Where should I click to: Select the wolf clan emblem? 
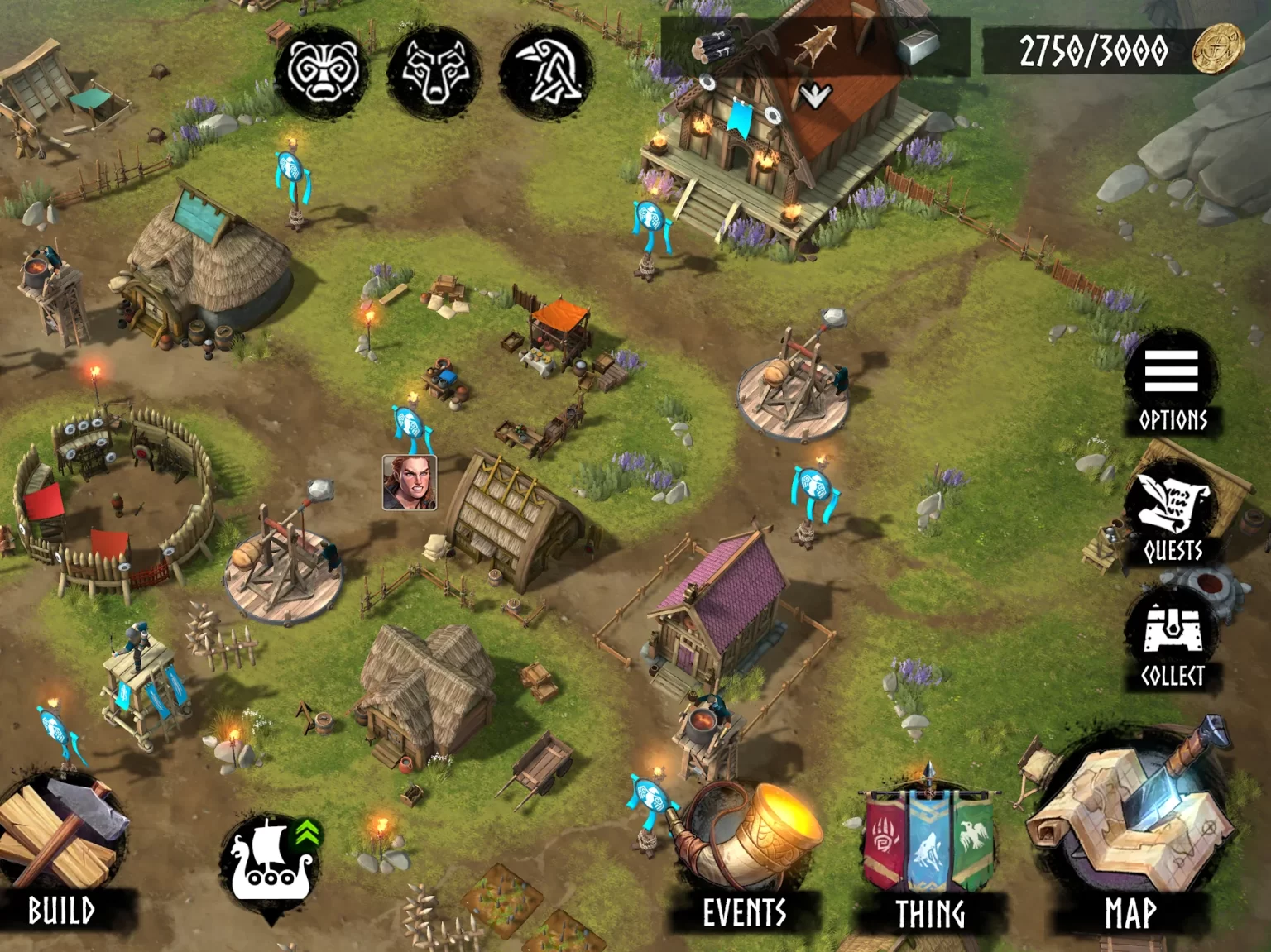point(435,72)
